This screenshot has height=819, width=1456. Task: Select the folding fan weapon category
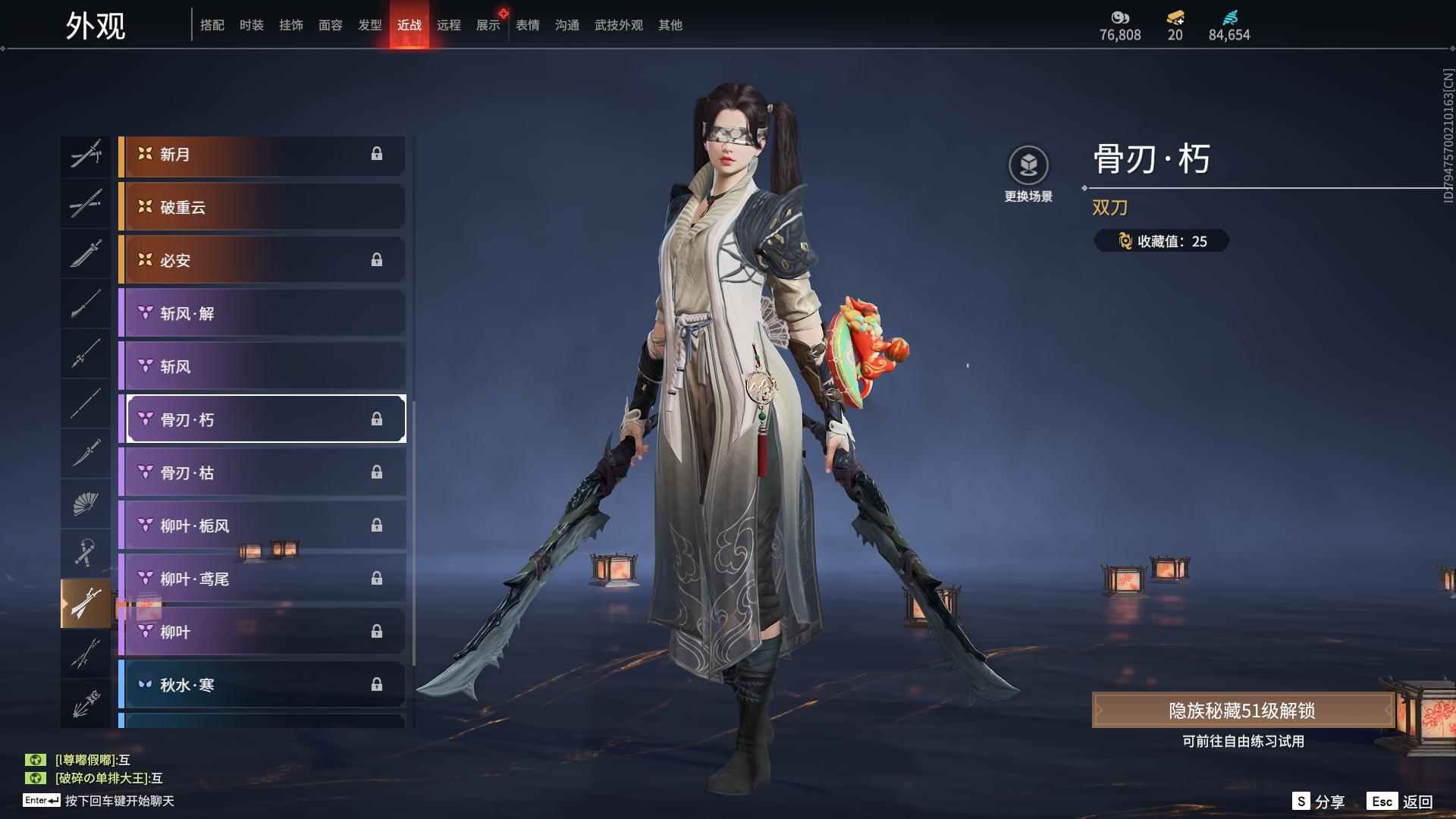(x=86, y=503)
